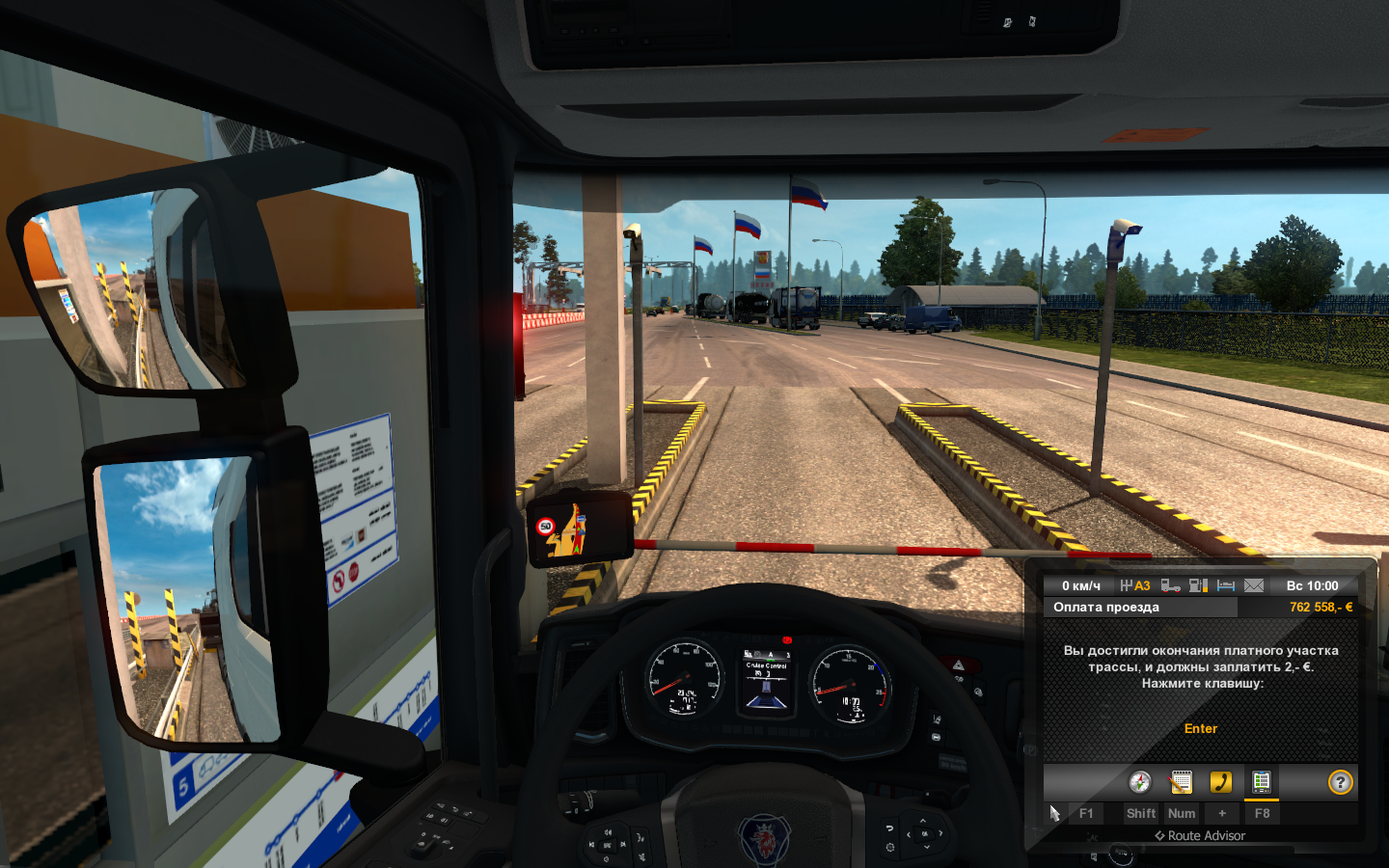Screen dimensions: 1389x868
Task: Click the question mark help icon
Action: tap(1340, 782)
